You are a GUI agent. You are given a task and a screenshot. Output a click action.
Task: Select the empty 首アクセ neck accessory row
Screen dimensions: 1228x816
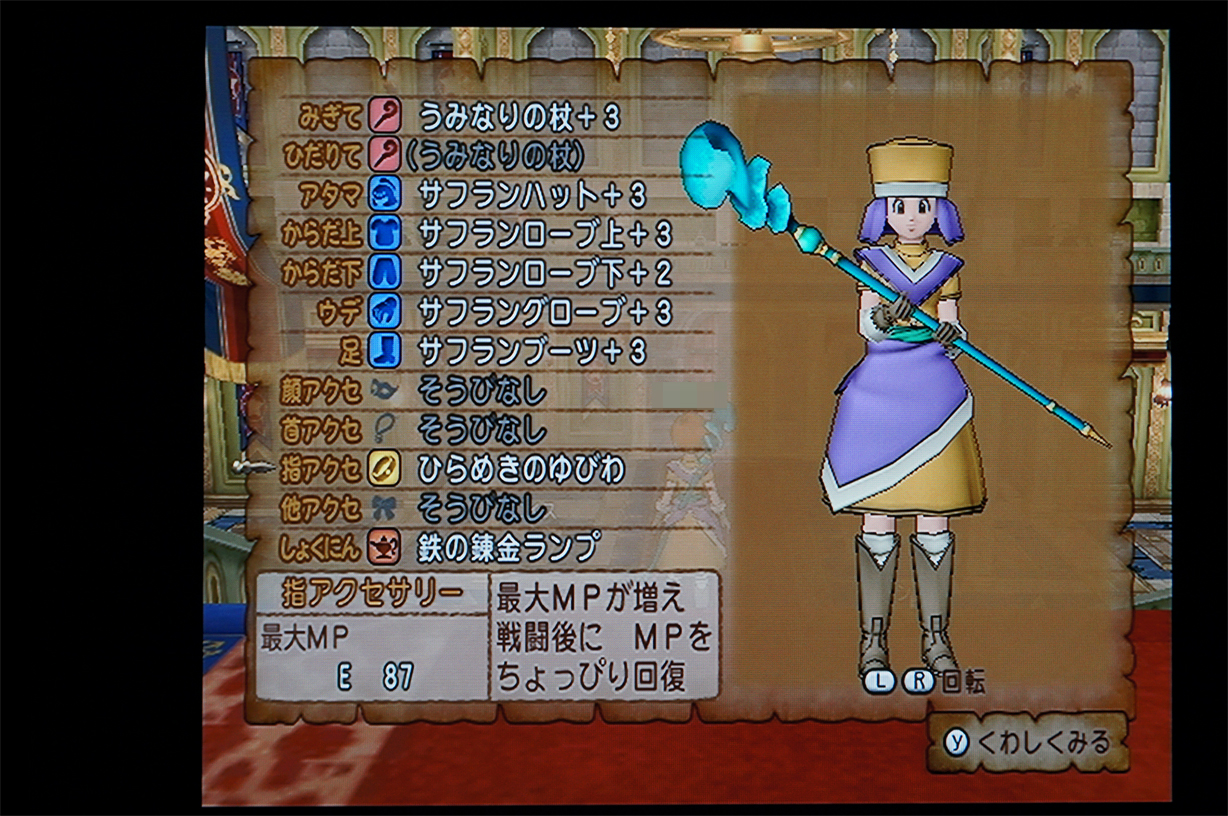pyautogui.click(x=482, y=430)
